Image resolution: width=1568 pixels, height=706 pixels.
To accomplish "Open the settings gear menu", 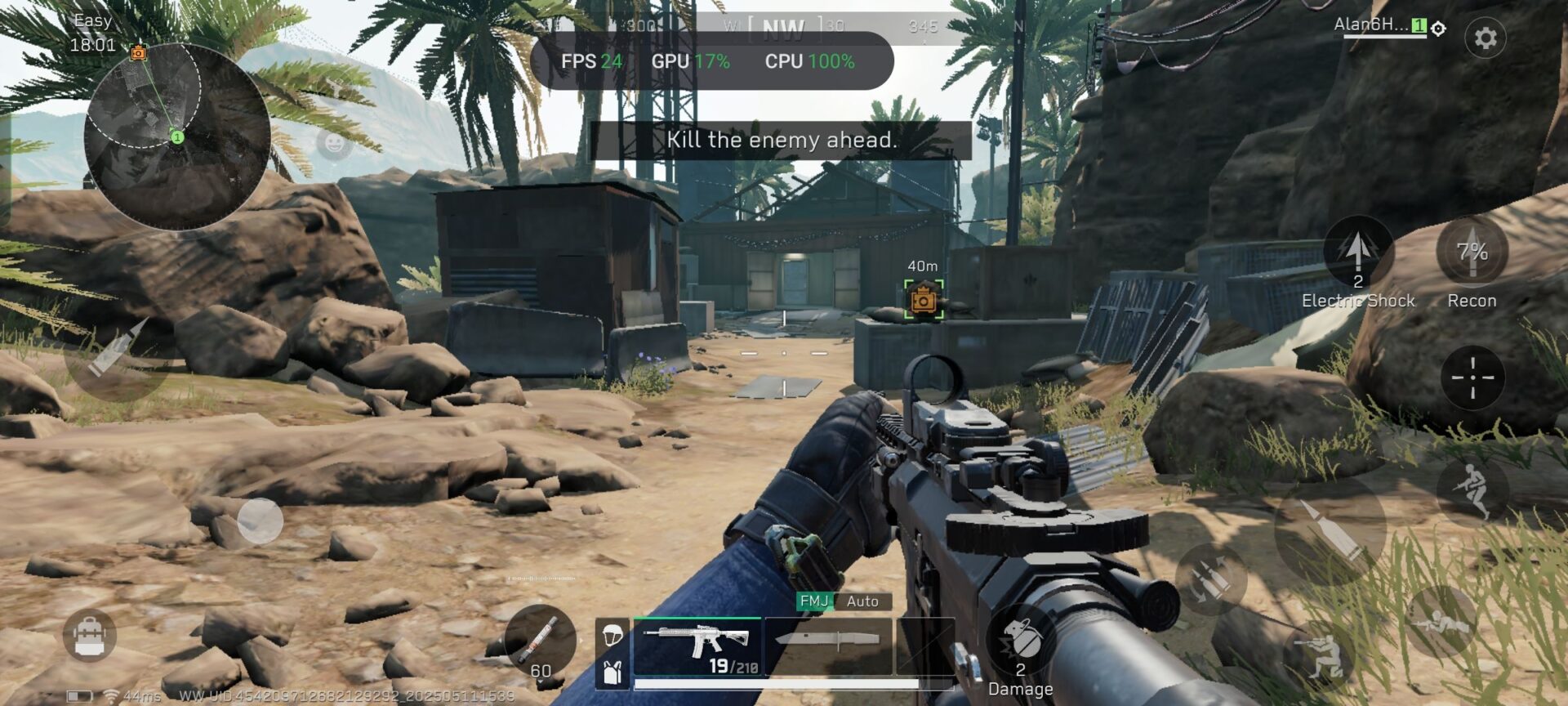I will click(1485, 38).
